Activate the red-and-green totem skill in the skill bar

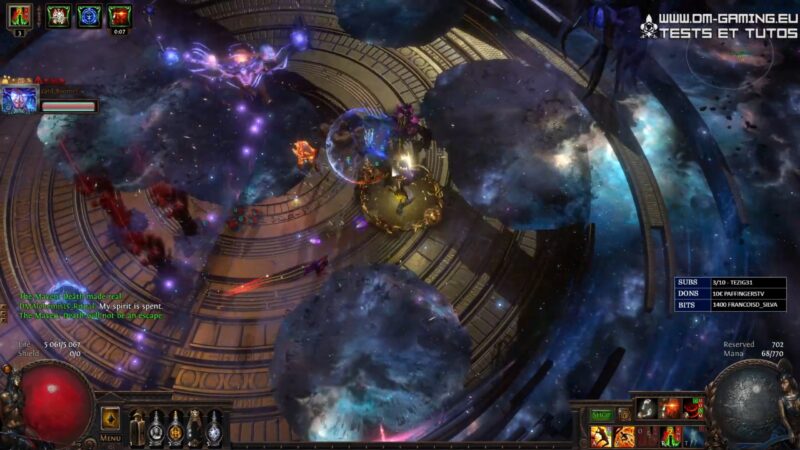pos(671,436)
